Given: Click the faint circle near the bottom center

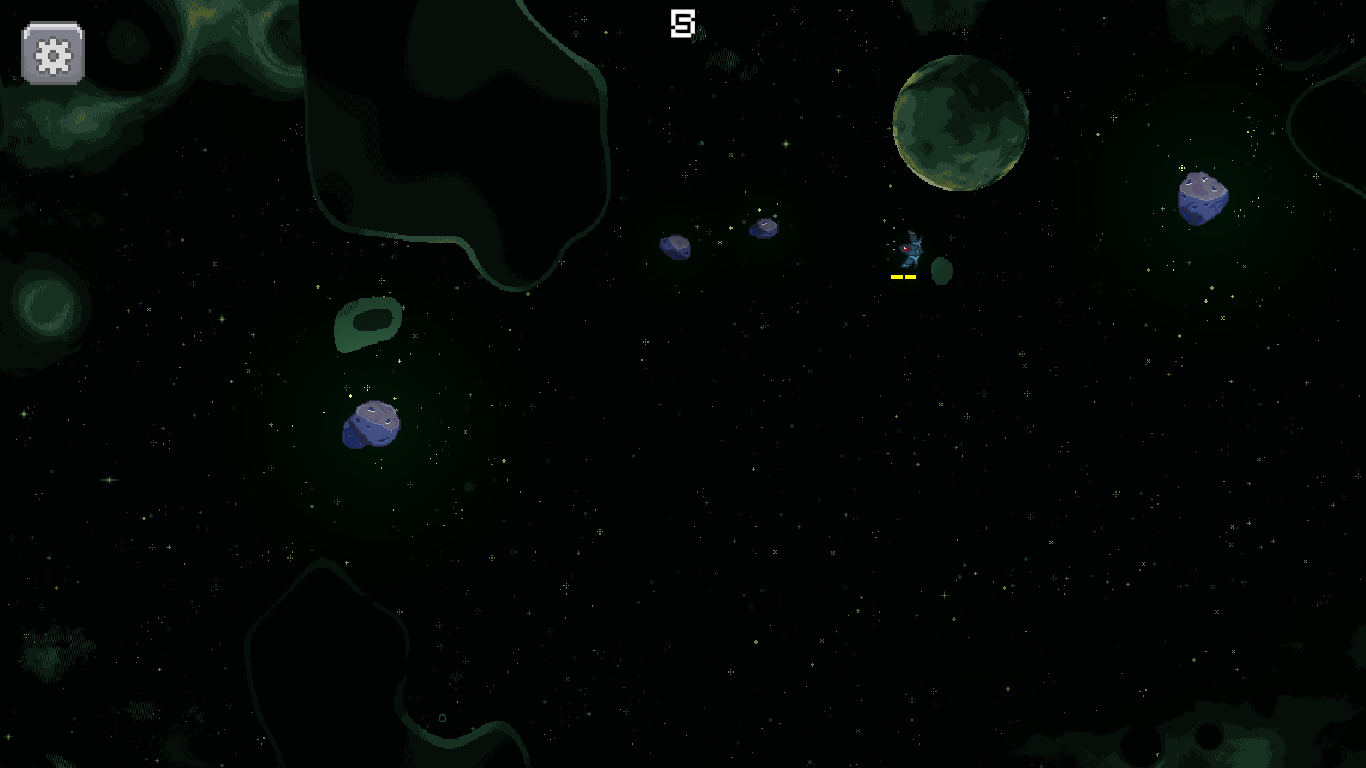Looking at the screenshot, I should pyautogui.click(x=442, y=717).
